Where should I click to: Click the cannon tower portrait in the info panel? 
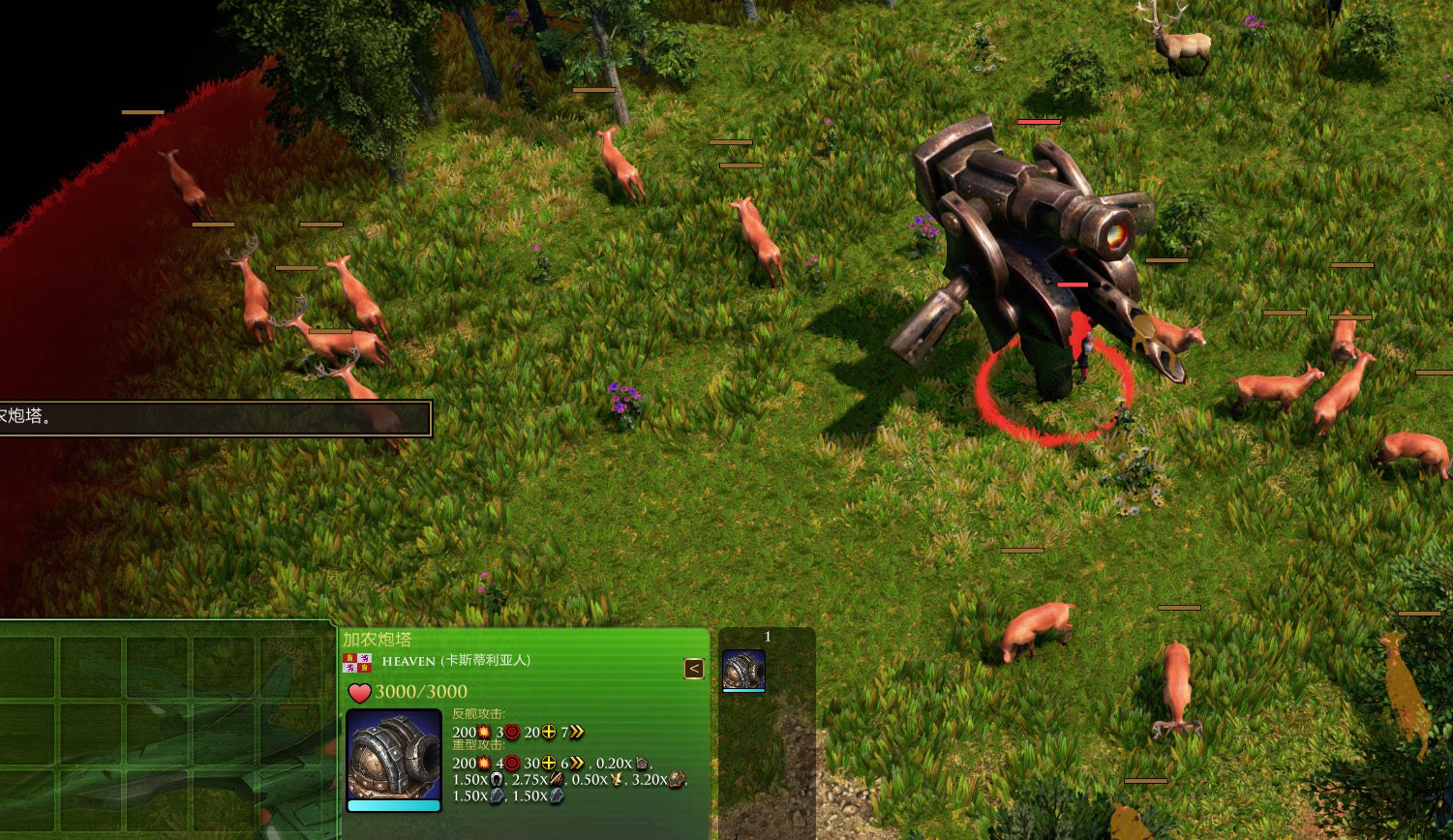[394, 757]
